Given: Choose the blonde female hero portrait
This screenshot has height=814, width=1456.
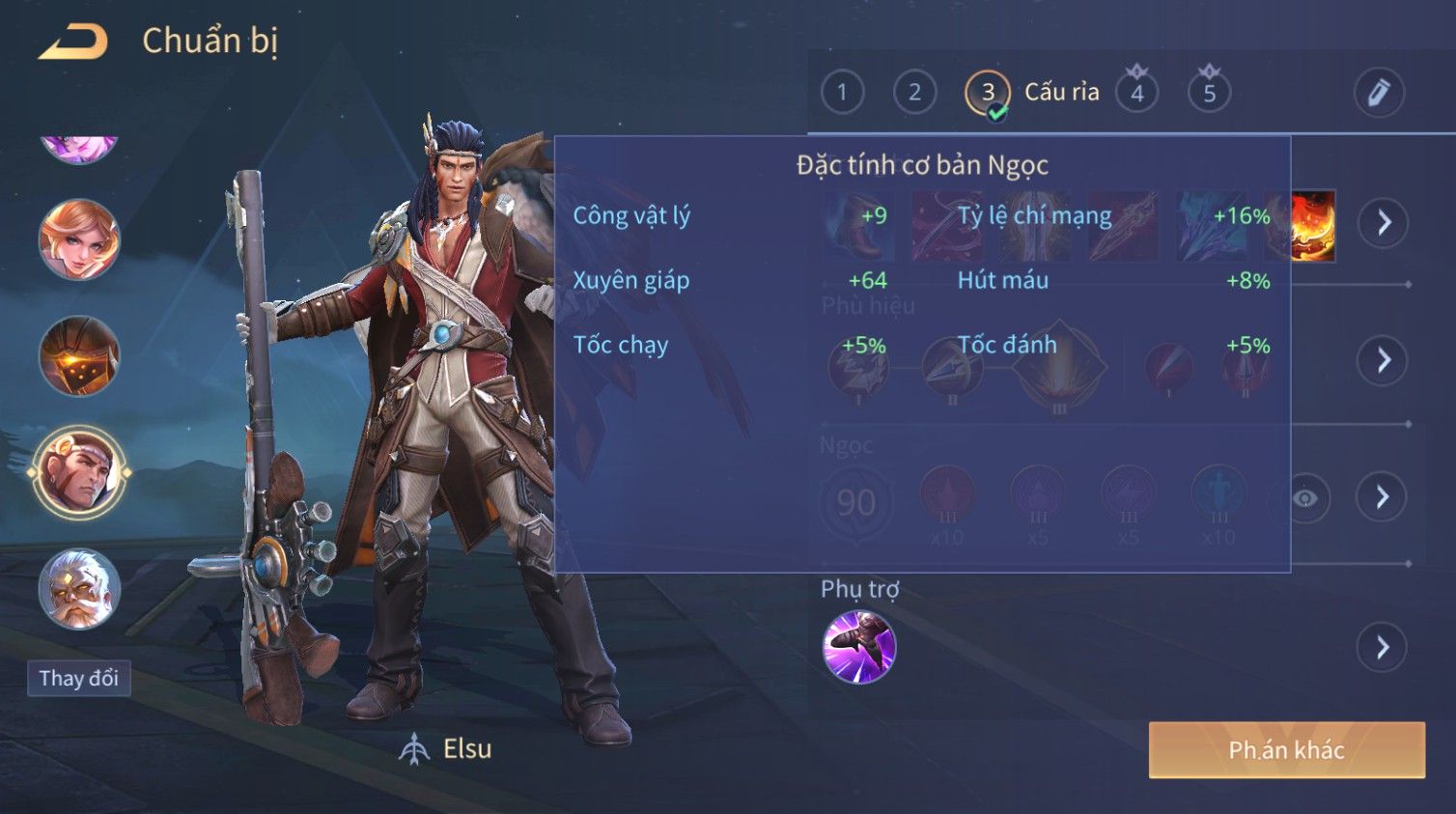Looking at the screenshot, I should [79, 239].
